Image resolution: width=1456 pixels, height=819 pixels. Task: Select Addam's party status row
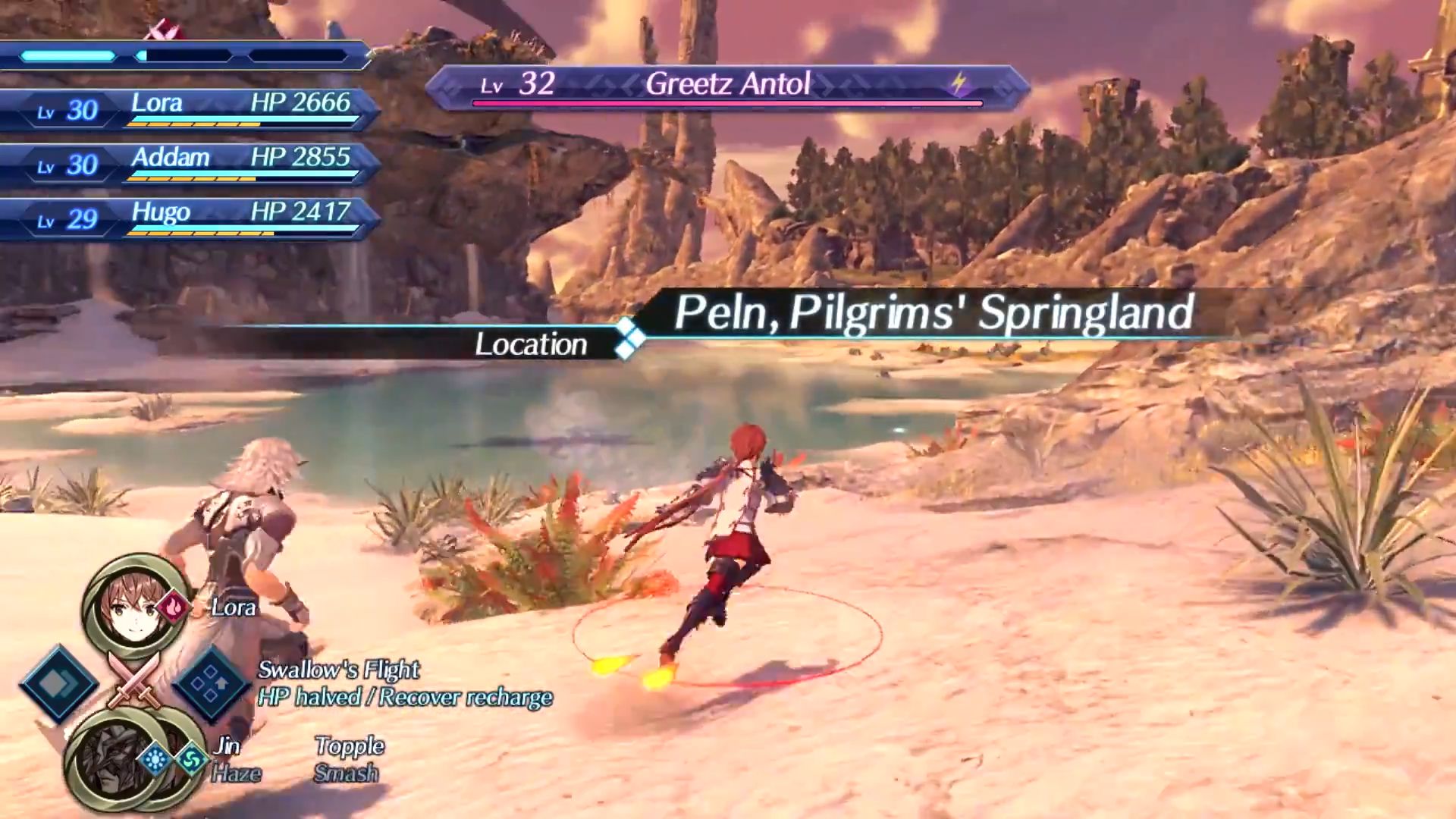(190, 164)
